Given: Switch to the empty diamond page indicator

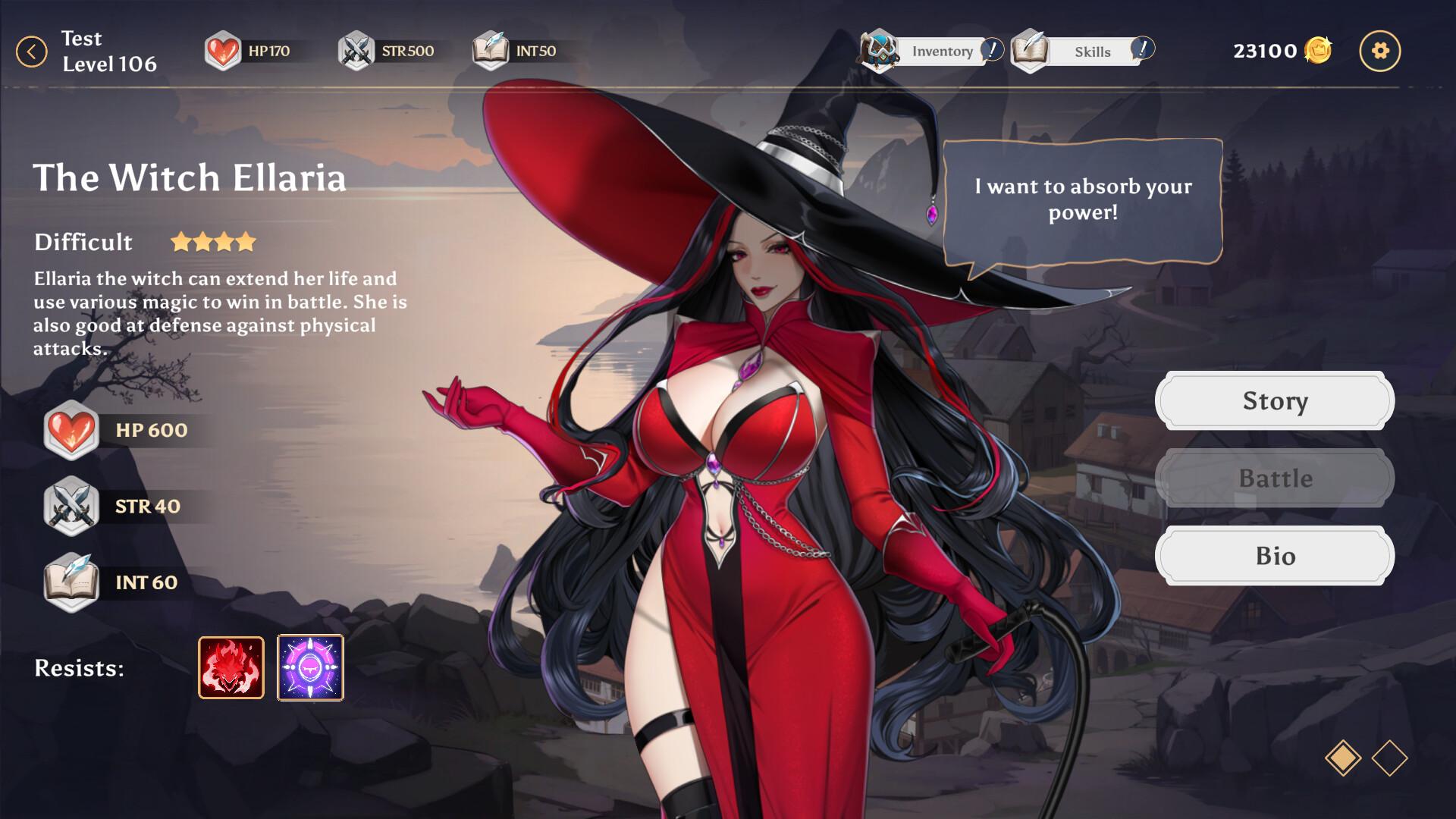Looking at the screenshot, I should pyautogui.click(x=1389, y=758).
